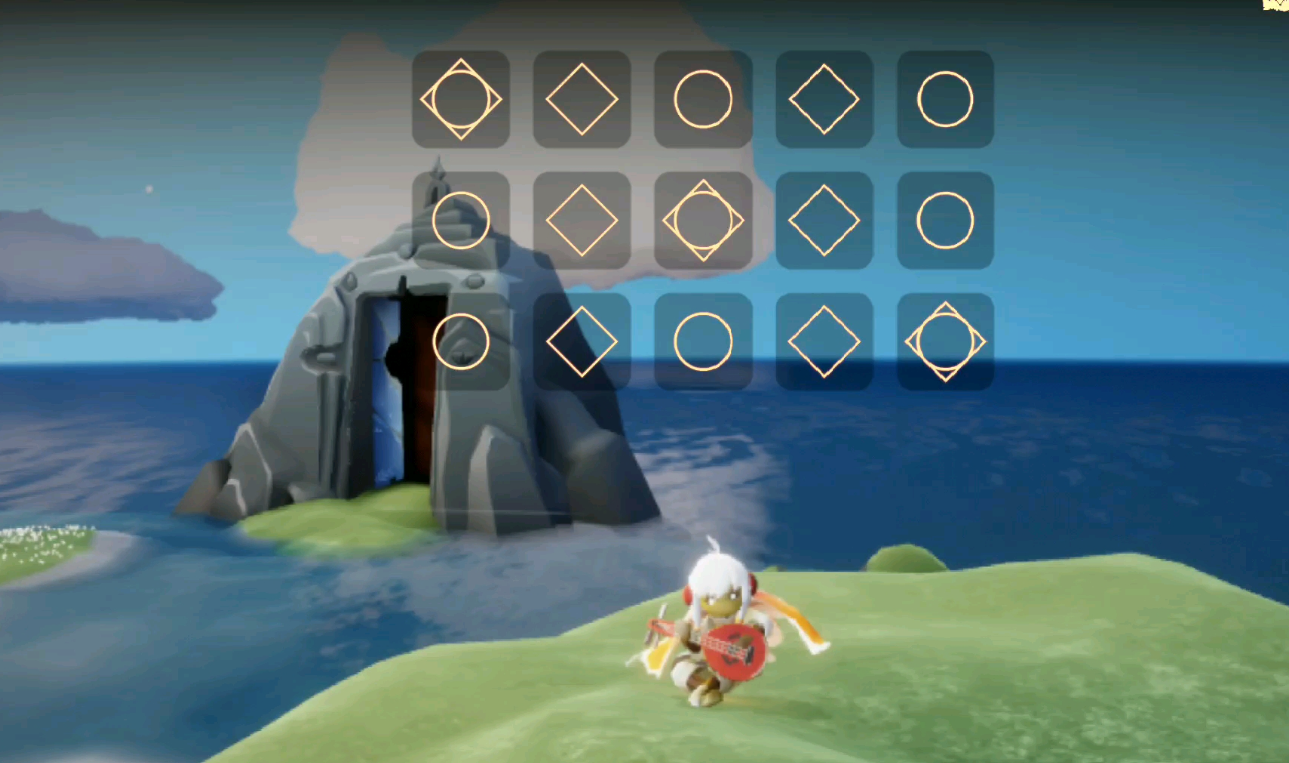Tap the high G diamond key
The width and height of the screenshot is (1289, 763).
582,342
